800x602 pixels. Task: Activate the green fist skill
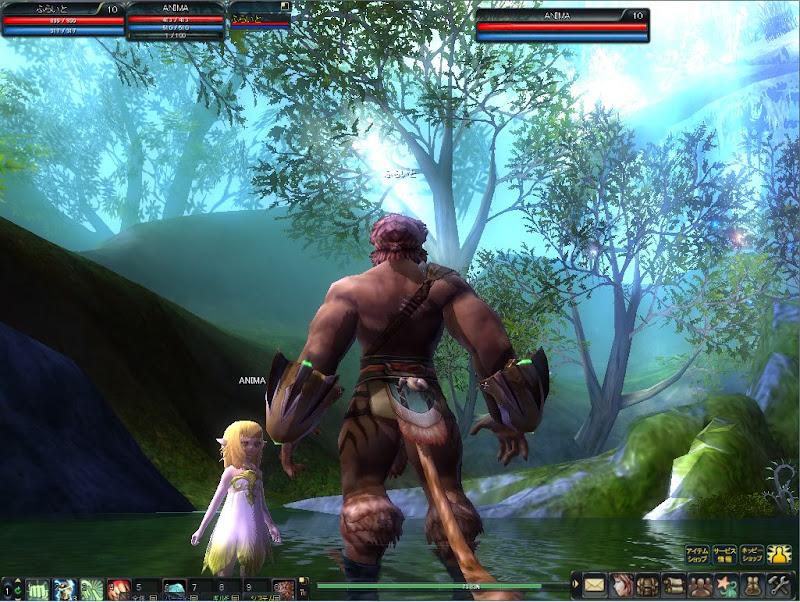[38, 589]
